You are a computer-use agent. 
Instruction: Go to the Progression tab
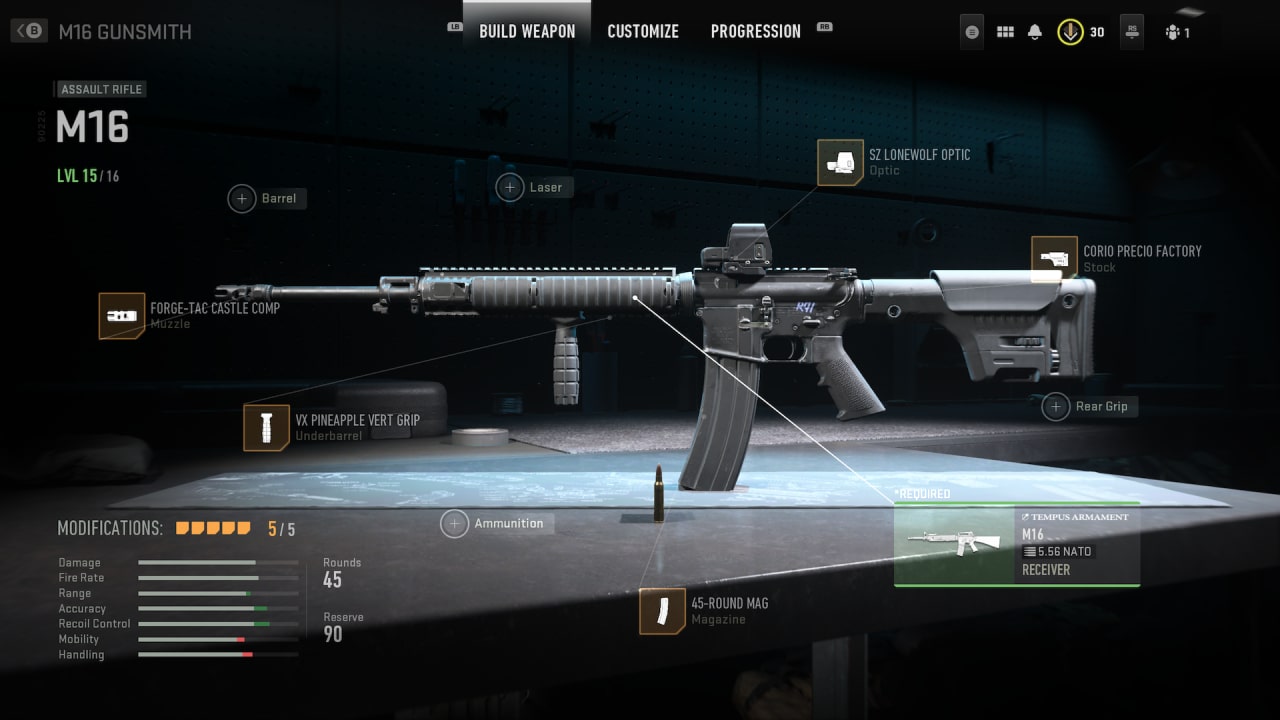(755, 31)
